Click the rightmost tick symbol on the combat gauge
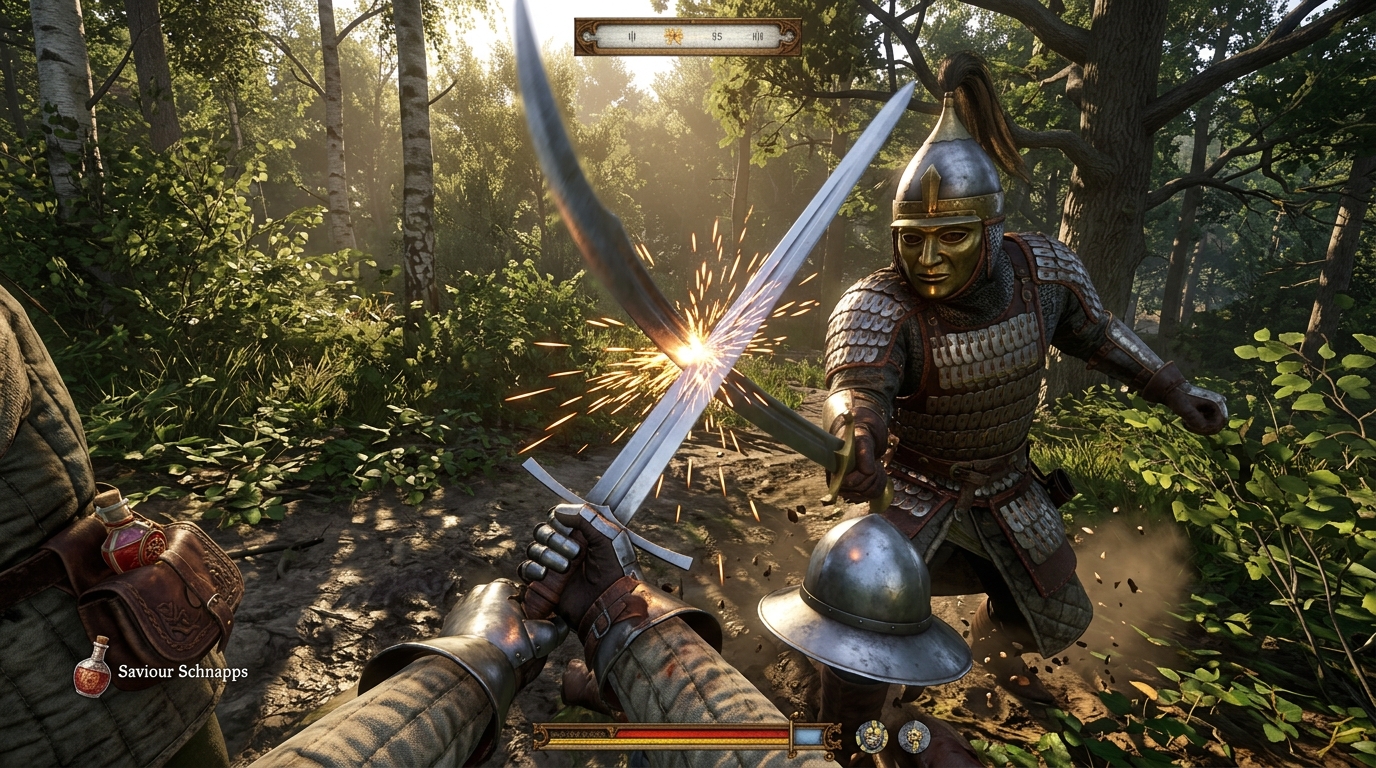1376x768 pixels. 758,36
